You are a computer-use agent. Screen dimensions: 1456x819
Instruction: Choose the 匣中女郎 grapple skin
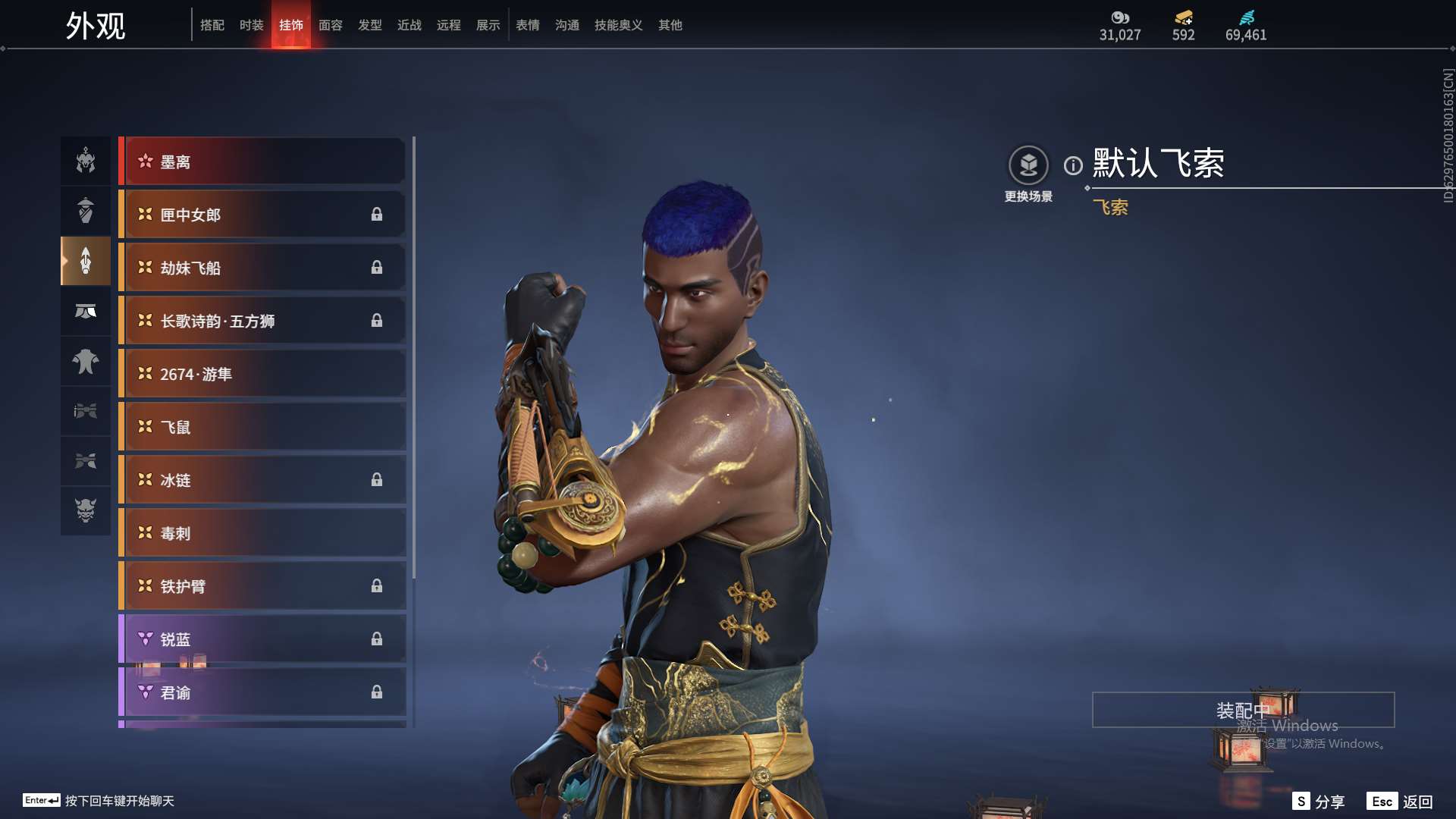tap(262, 215)
